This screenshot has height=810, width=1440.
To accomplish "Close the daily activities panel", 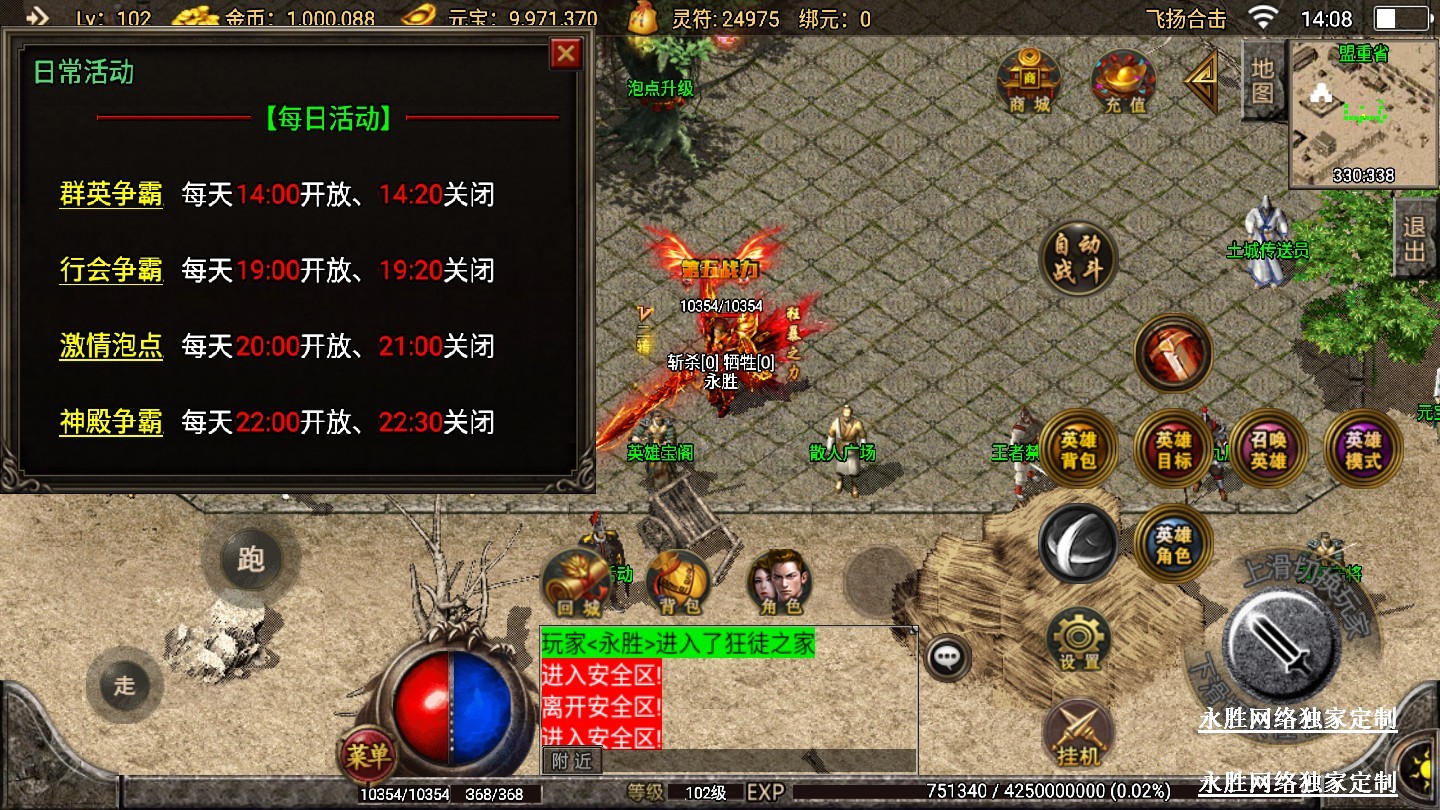I will coord(566,53).
